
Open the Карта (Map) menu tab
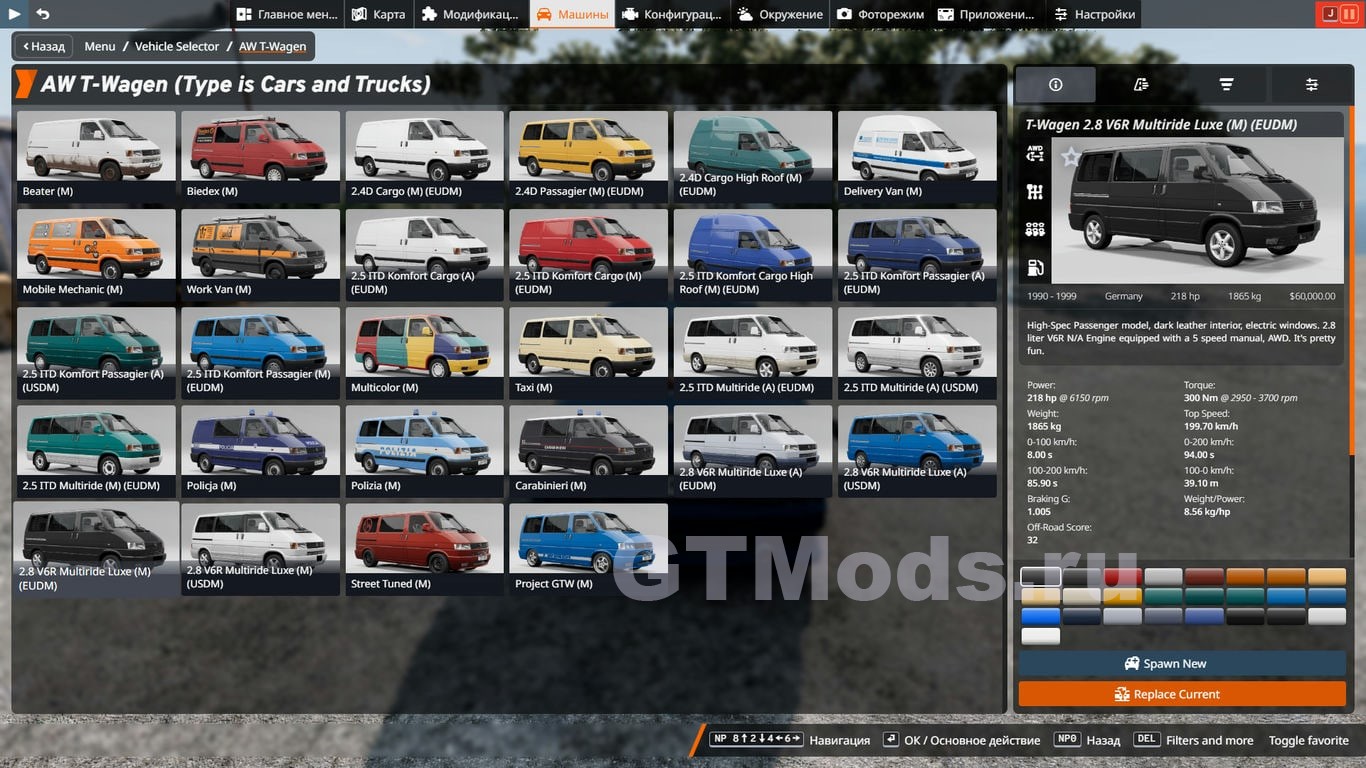coord(379,14)
